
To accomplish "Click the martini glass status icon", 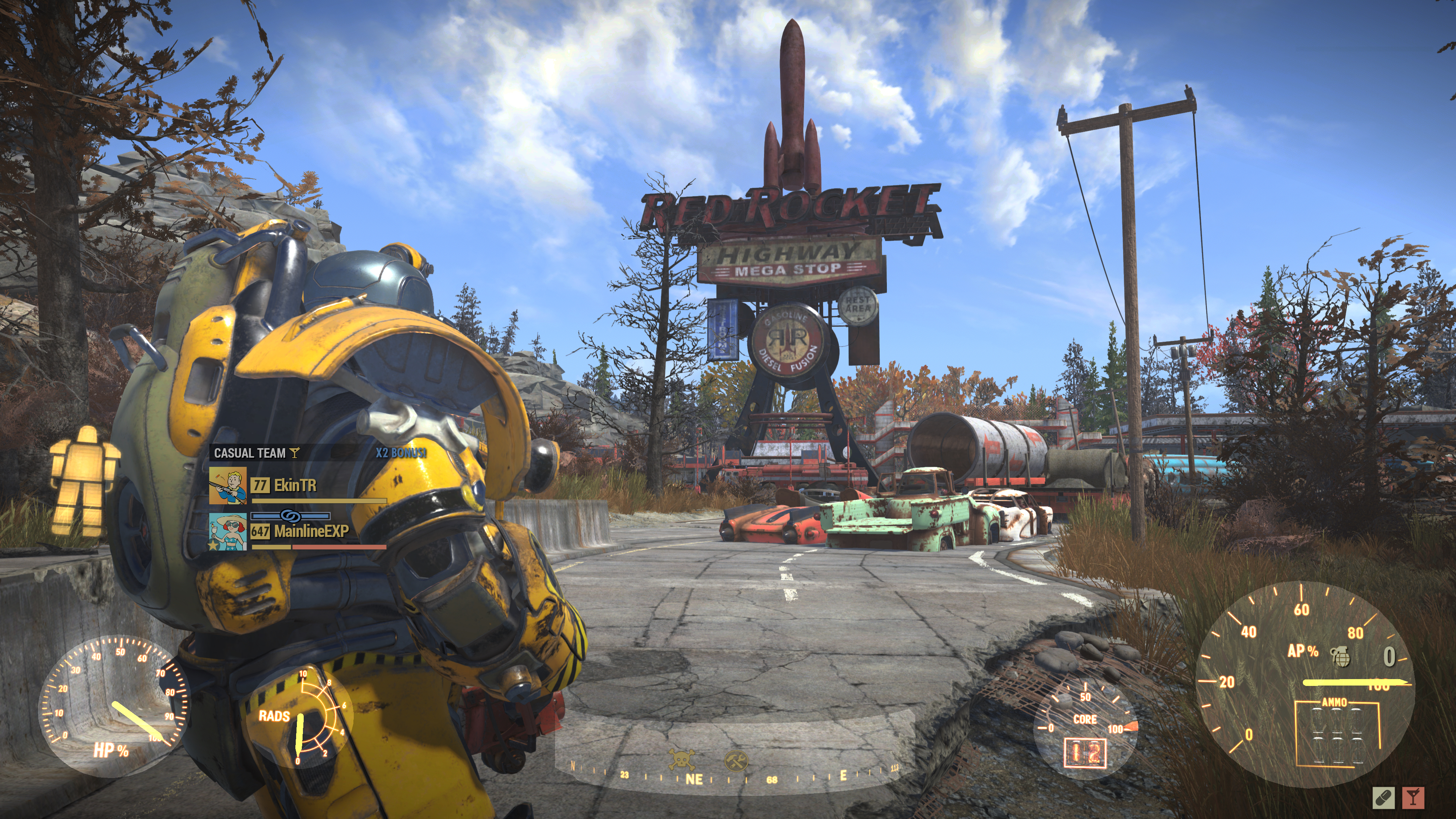I will [x=1414, y=797].
